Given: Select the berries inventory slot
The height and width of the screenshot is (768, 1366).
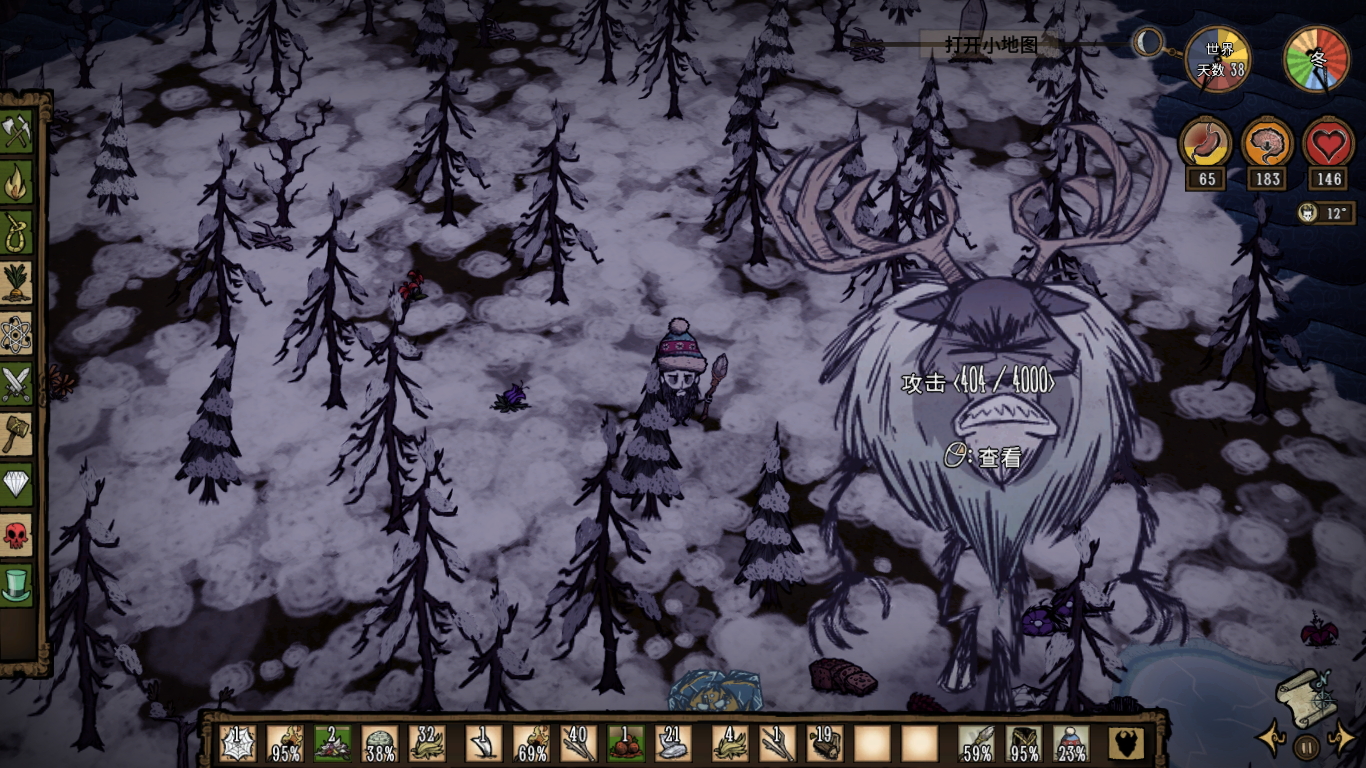Looking at the screenshot, I should click(x=627, y=744).
